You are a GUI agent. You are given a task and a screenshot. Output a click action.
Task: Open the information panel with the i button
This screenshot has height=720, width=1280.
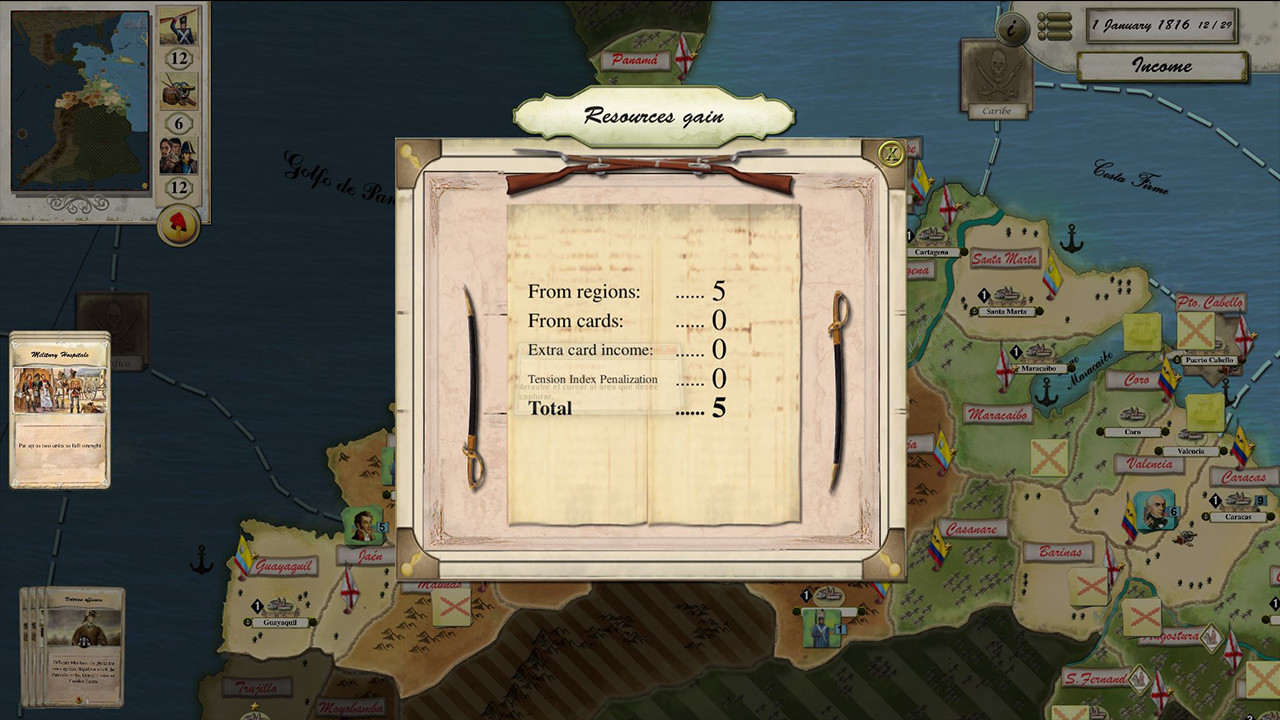click(1013, 28)
